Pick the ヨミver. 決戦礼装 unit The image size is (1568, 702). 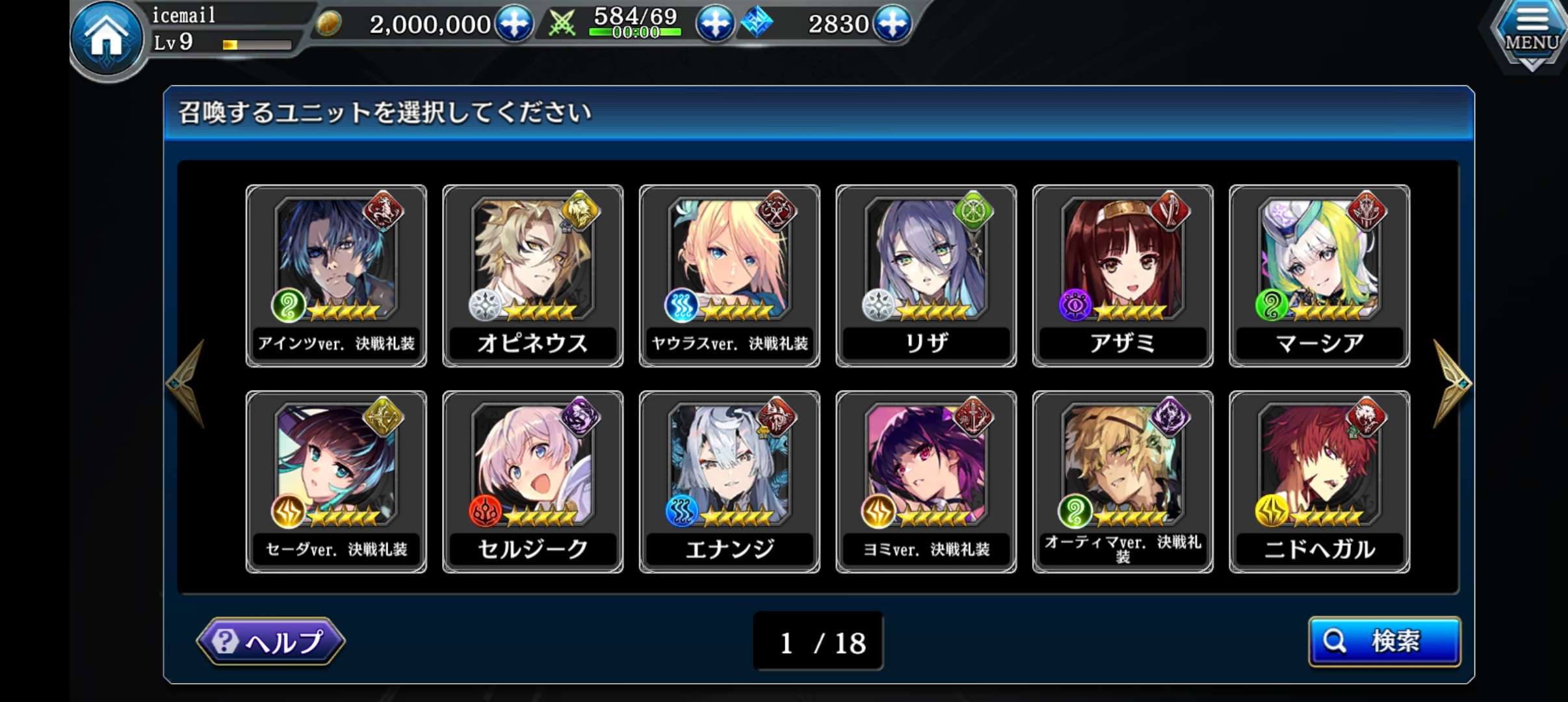point(926,482)
